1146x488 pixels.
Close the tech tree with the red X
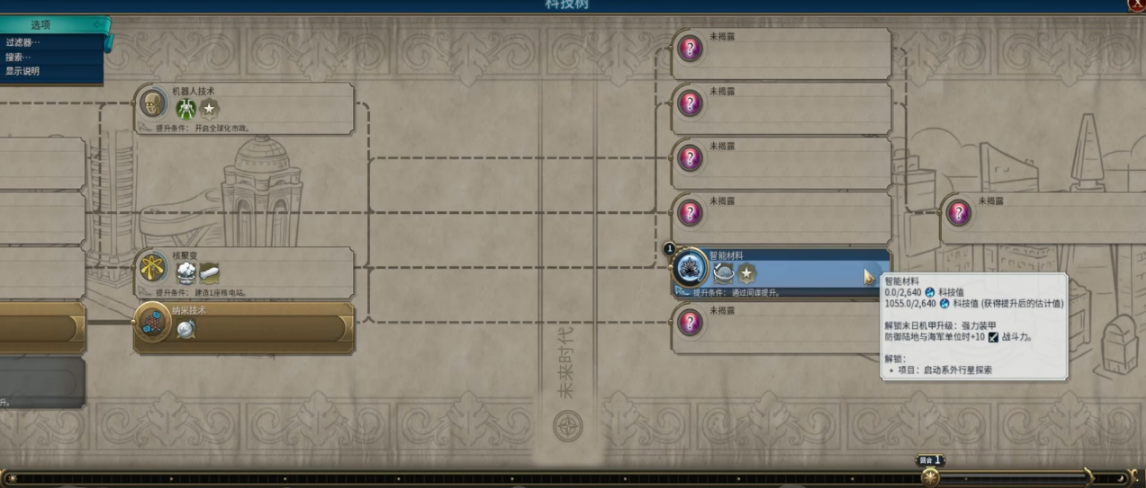tap(1135, 5)
